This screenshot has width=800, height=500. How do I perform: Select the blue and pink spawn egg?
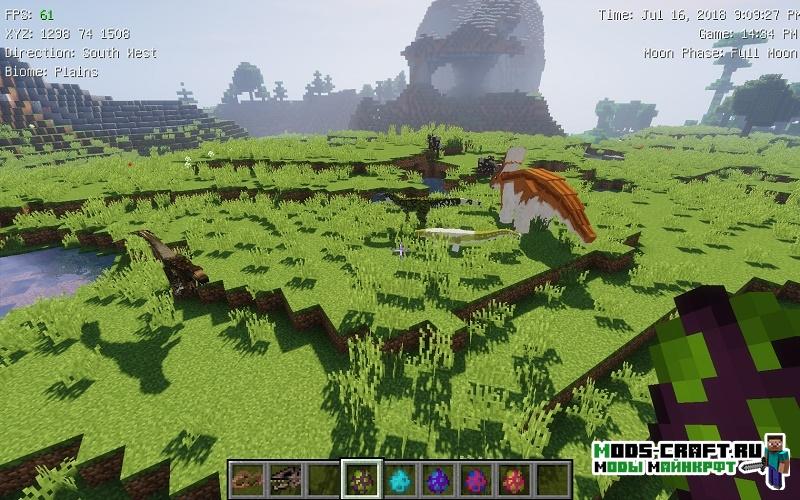point(475,479)
